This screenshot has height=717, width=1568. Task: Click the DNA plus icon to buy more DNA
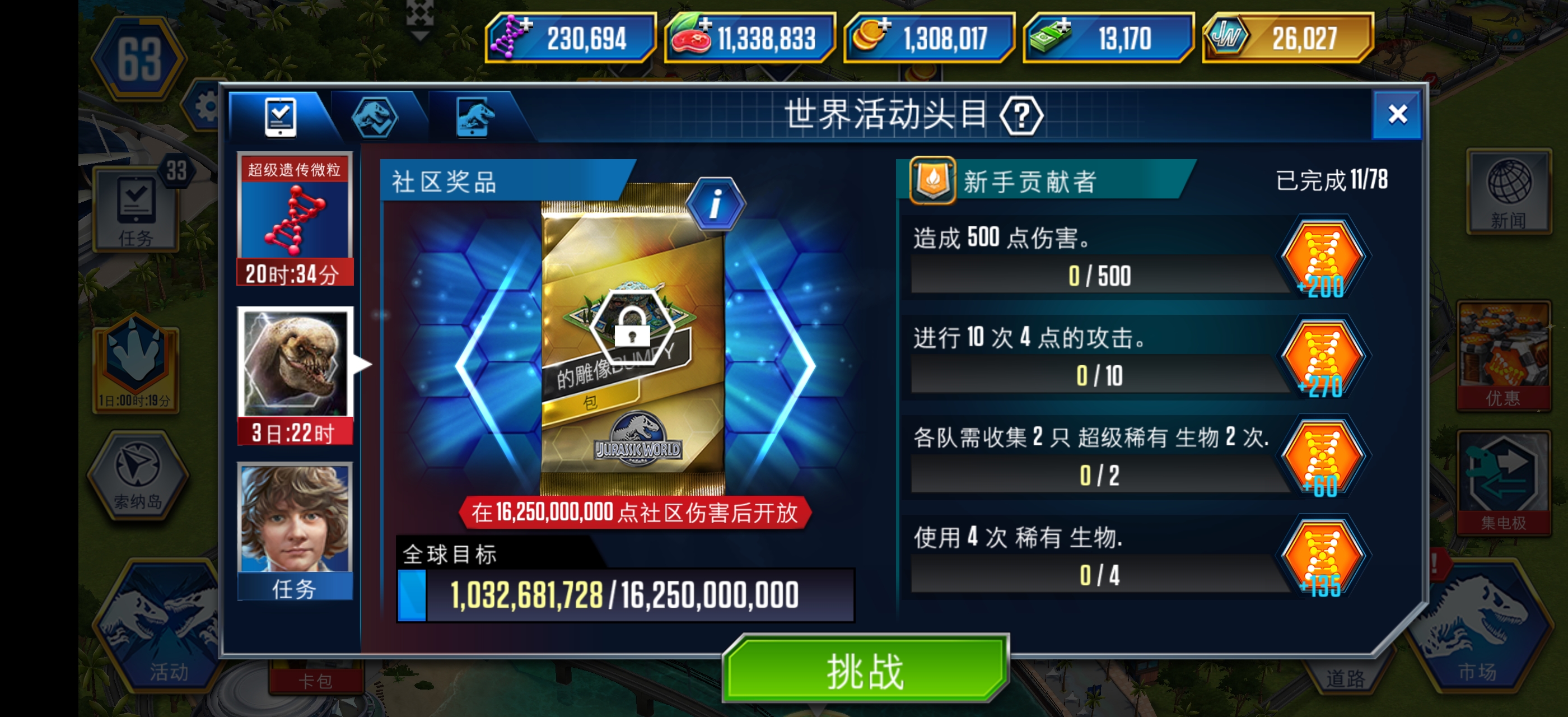[528, 26]
